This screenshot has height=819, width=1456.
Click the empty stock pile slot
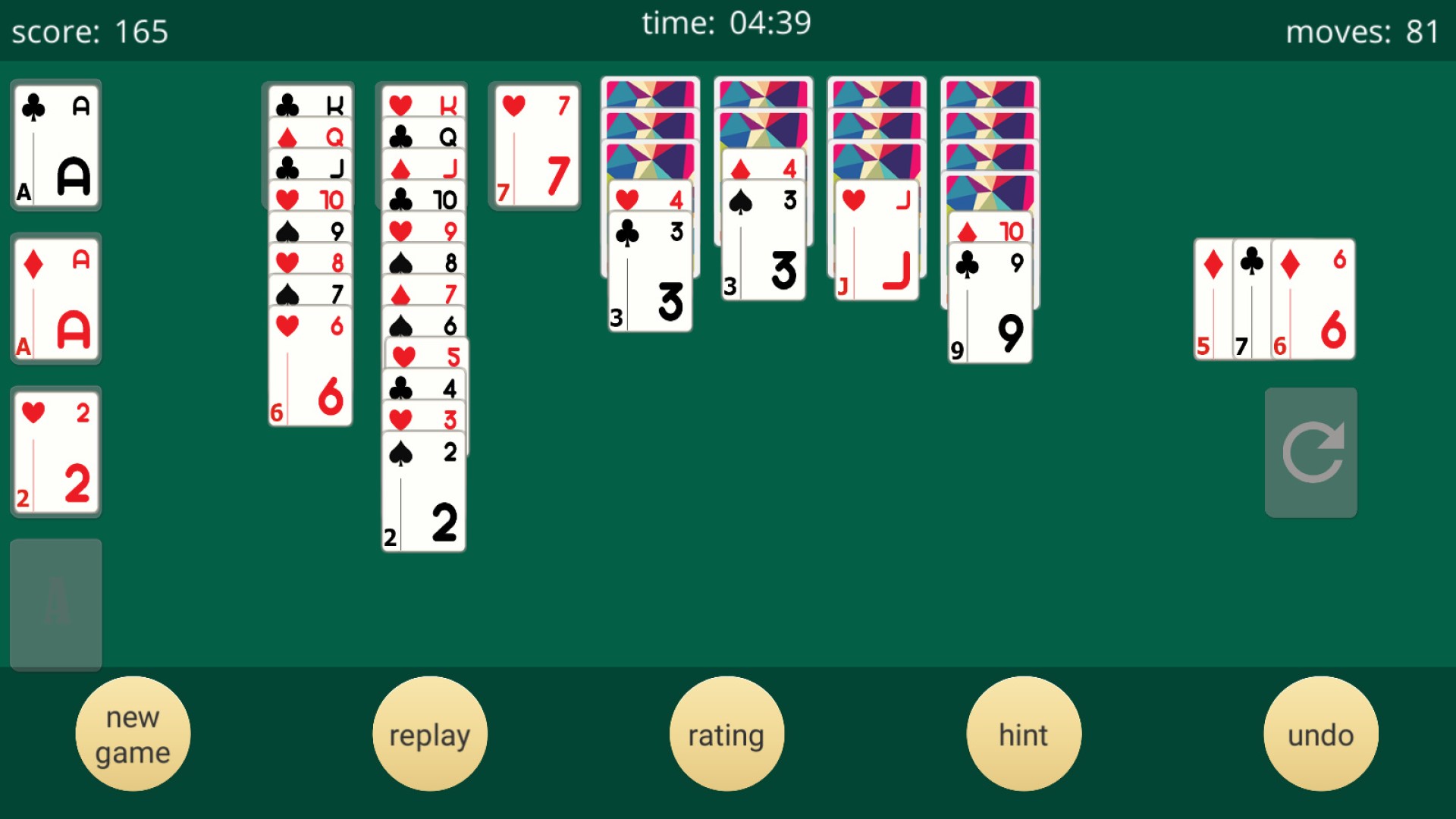(55, 604)
